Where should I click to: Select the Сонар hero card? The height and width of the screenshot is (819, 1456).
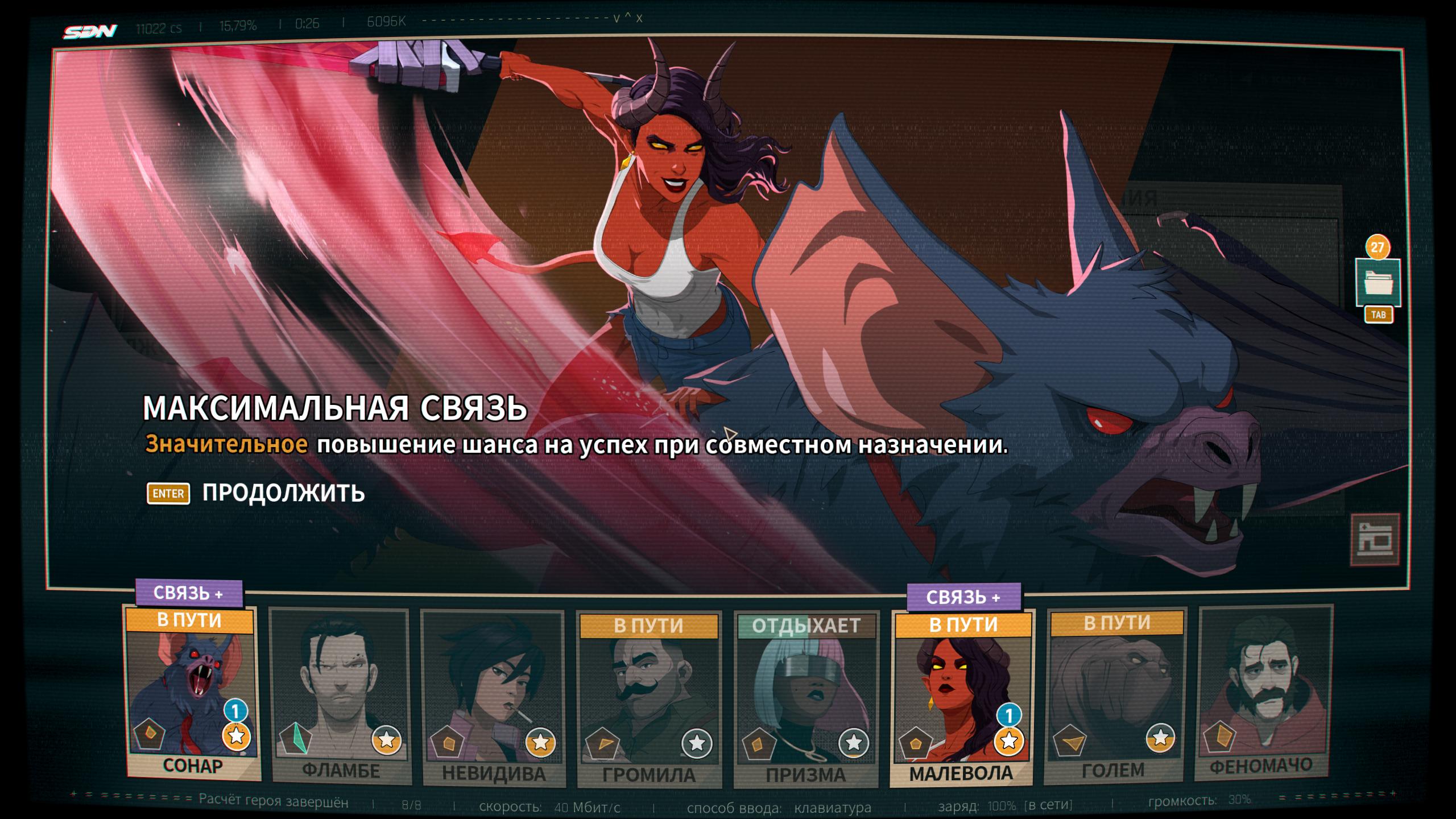(x=192, y=694)
